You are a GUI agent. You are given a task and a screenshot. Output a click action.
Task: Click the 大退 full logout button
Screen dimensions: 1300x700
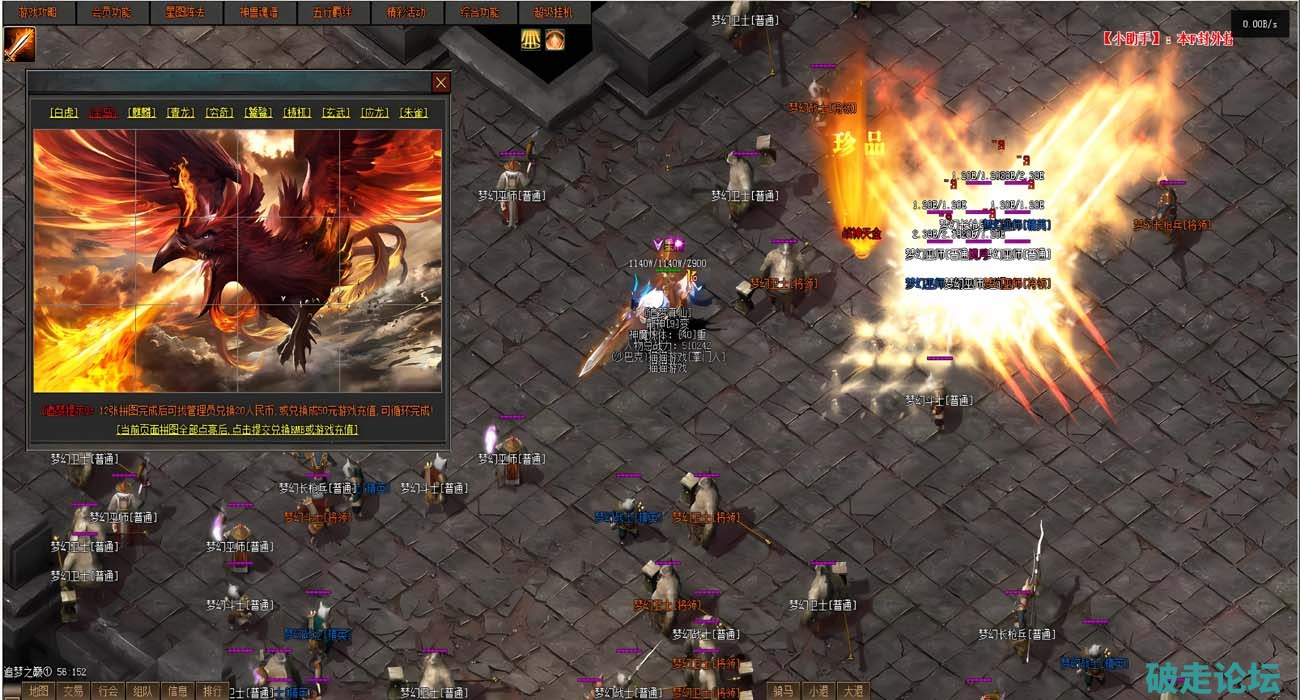coord(852,691)
